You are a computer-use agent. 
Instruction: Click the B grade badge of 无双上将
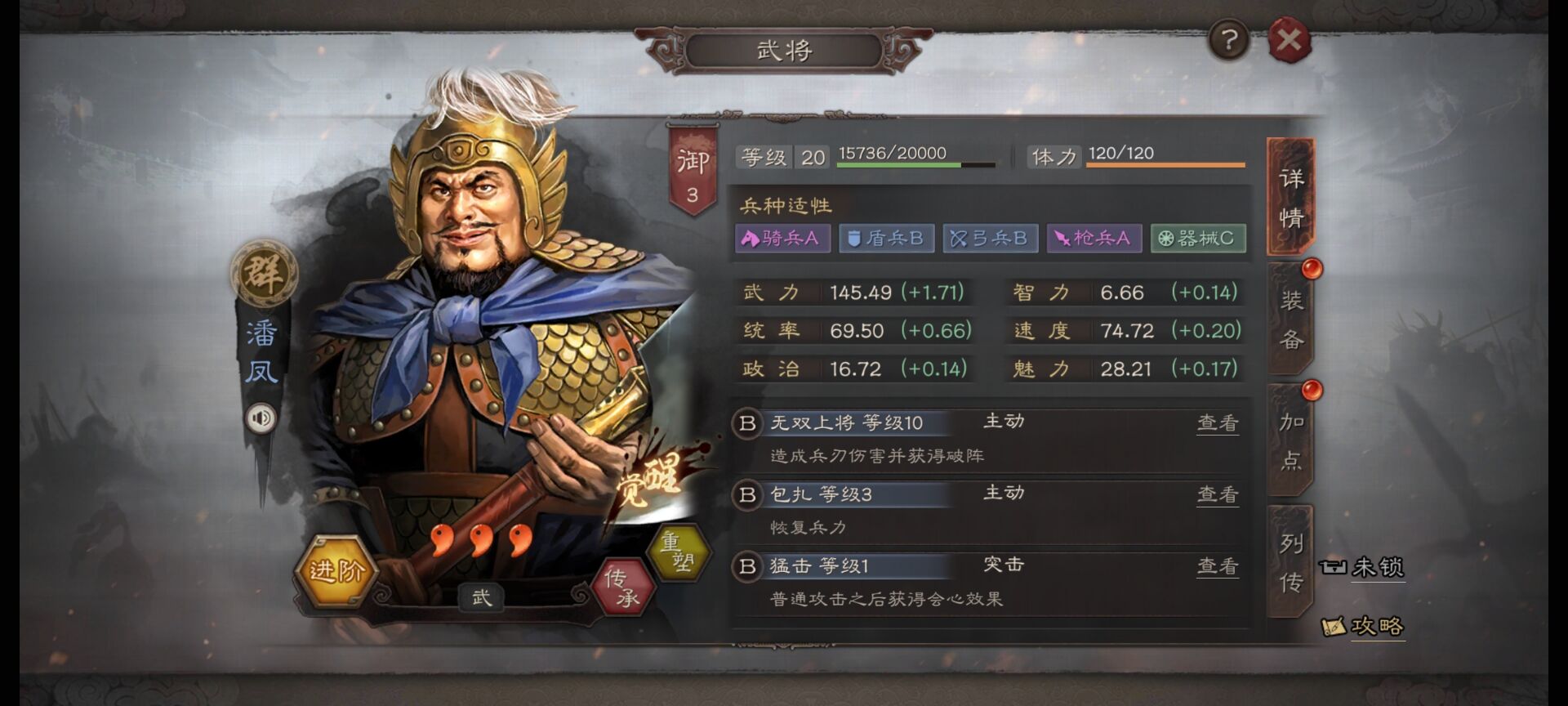click(x=745, y=422)
